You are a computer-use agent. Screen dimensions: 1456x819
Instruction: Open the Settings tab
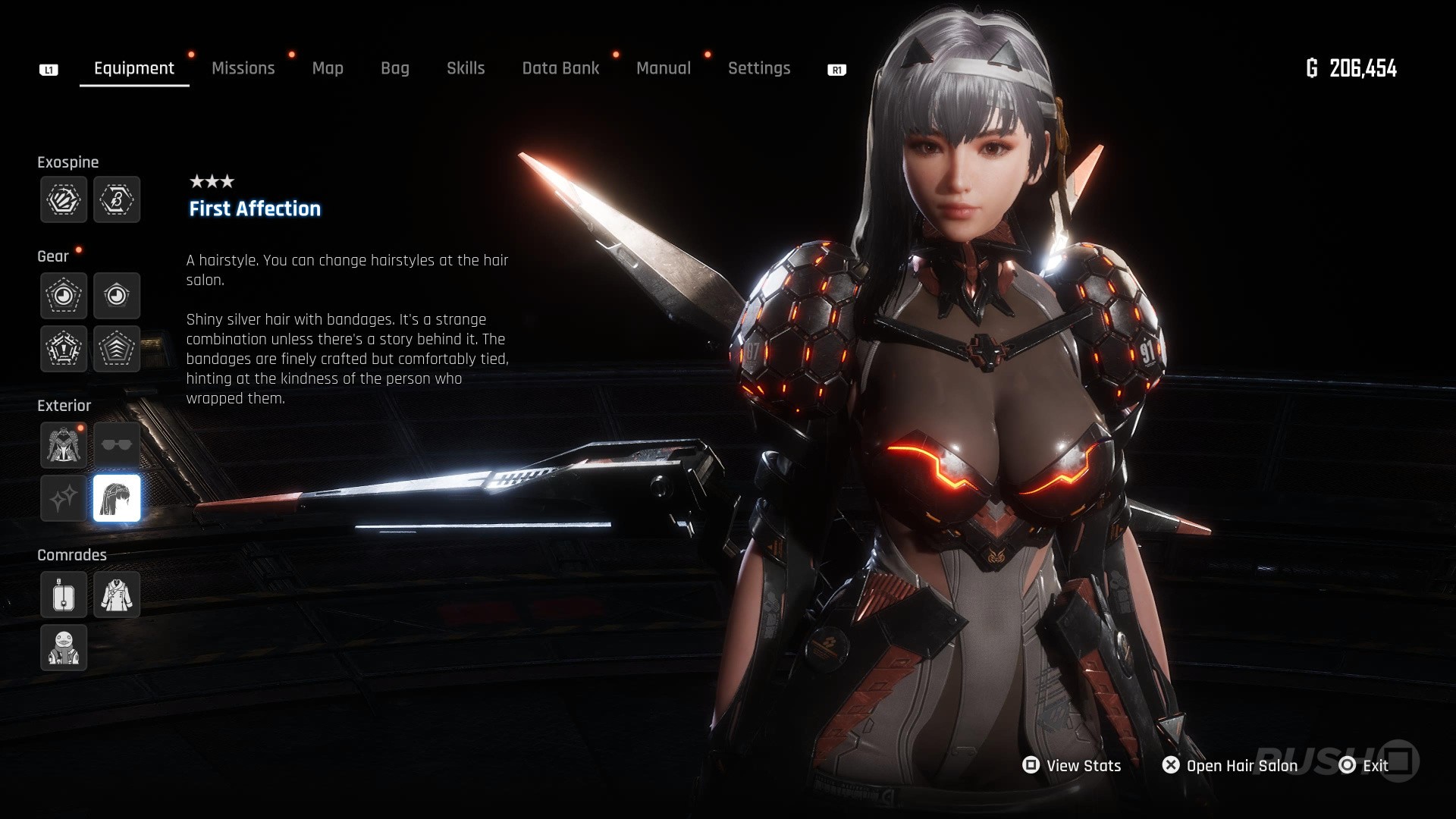pyautogui.click(x=759, y=68)
